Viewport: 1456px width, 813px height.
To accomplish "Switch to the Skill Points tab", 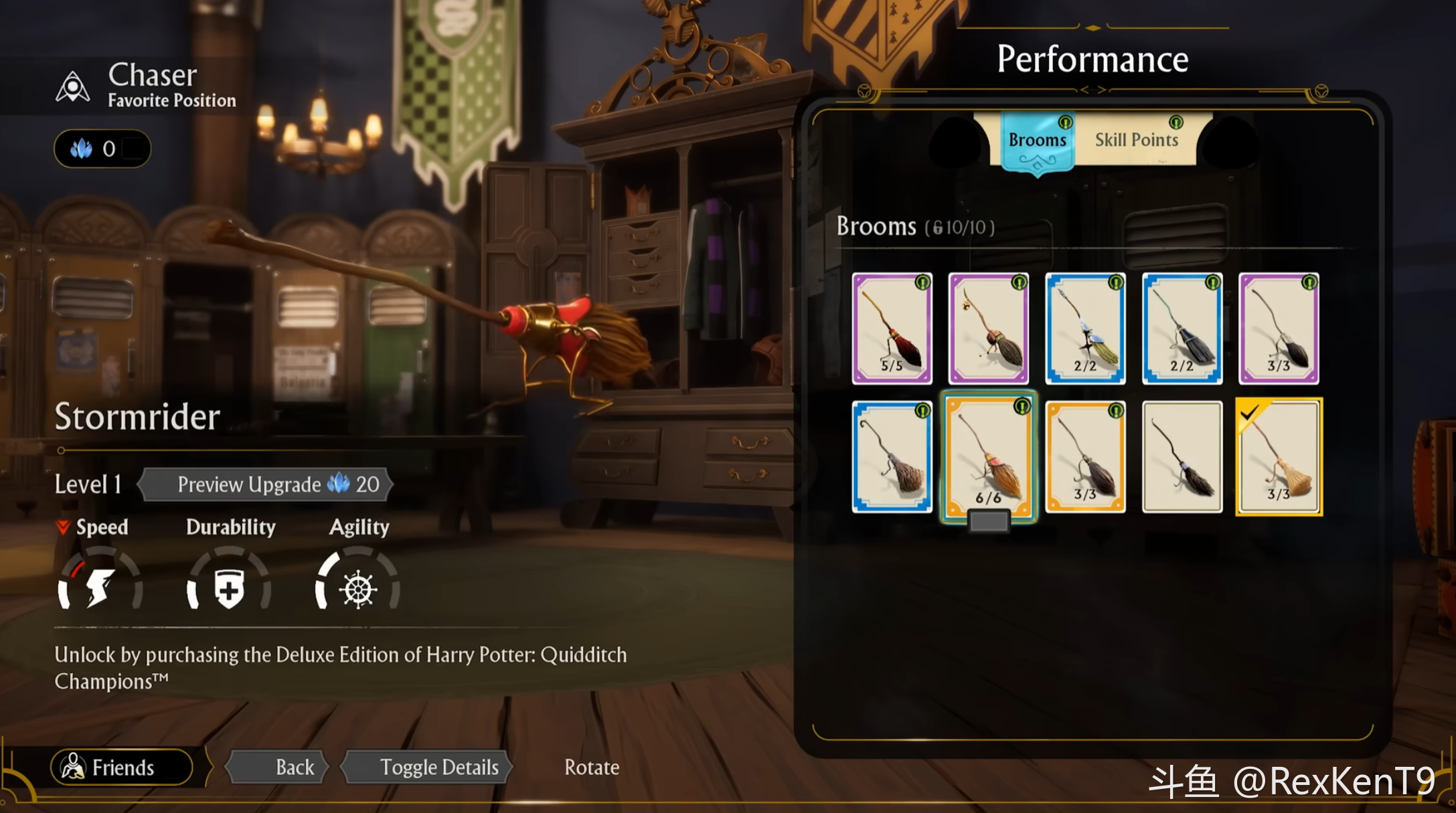I will tap(1136, 140).
